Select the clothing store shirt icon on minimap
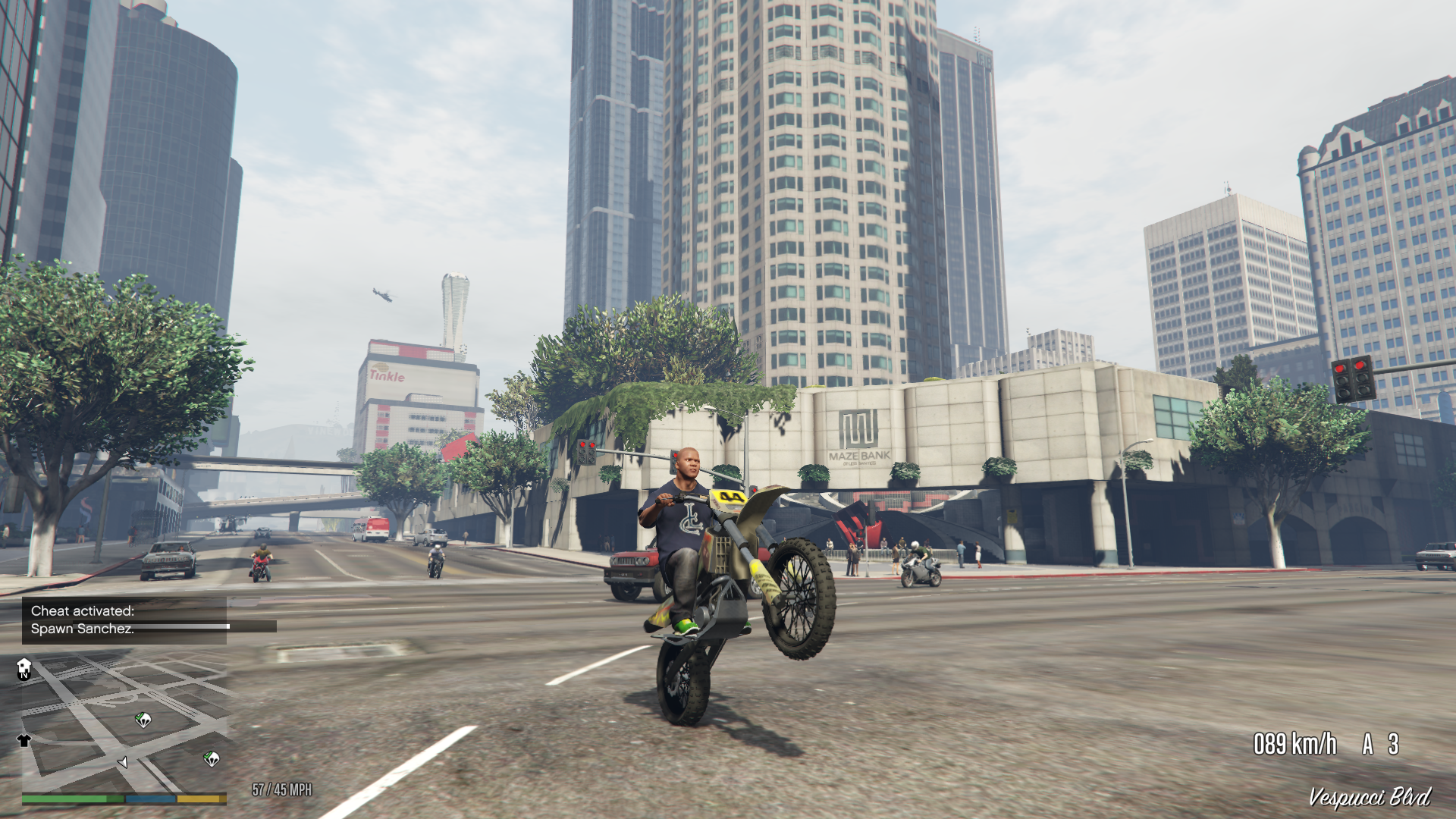This screenshot has width=1456, height=819. pos(24,741)
